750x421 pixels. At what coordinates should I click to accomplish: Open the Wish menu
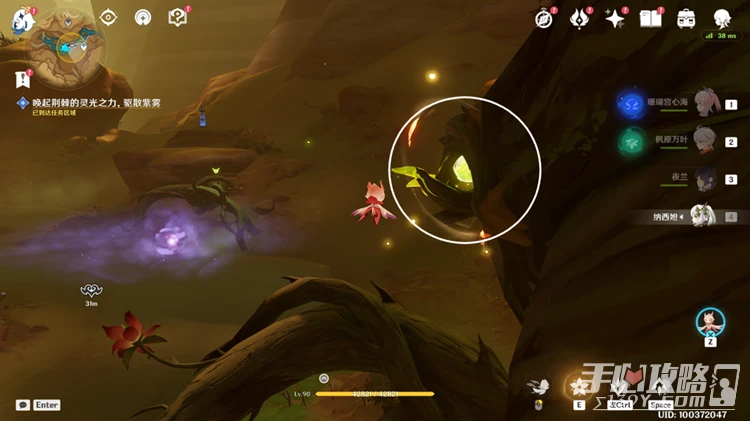click(x=580, y=18)
